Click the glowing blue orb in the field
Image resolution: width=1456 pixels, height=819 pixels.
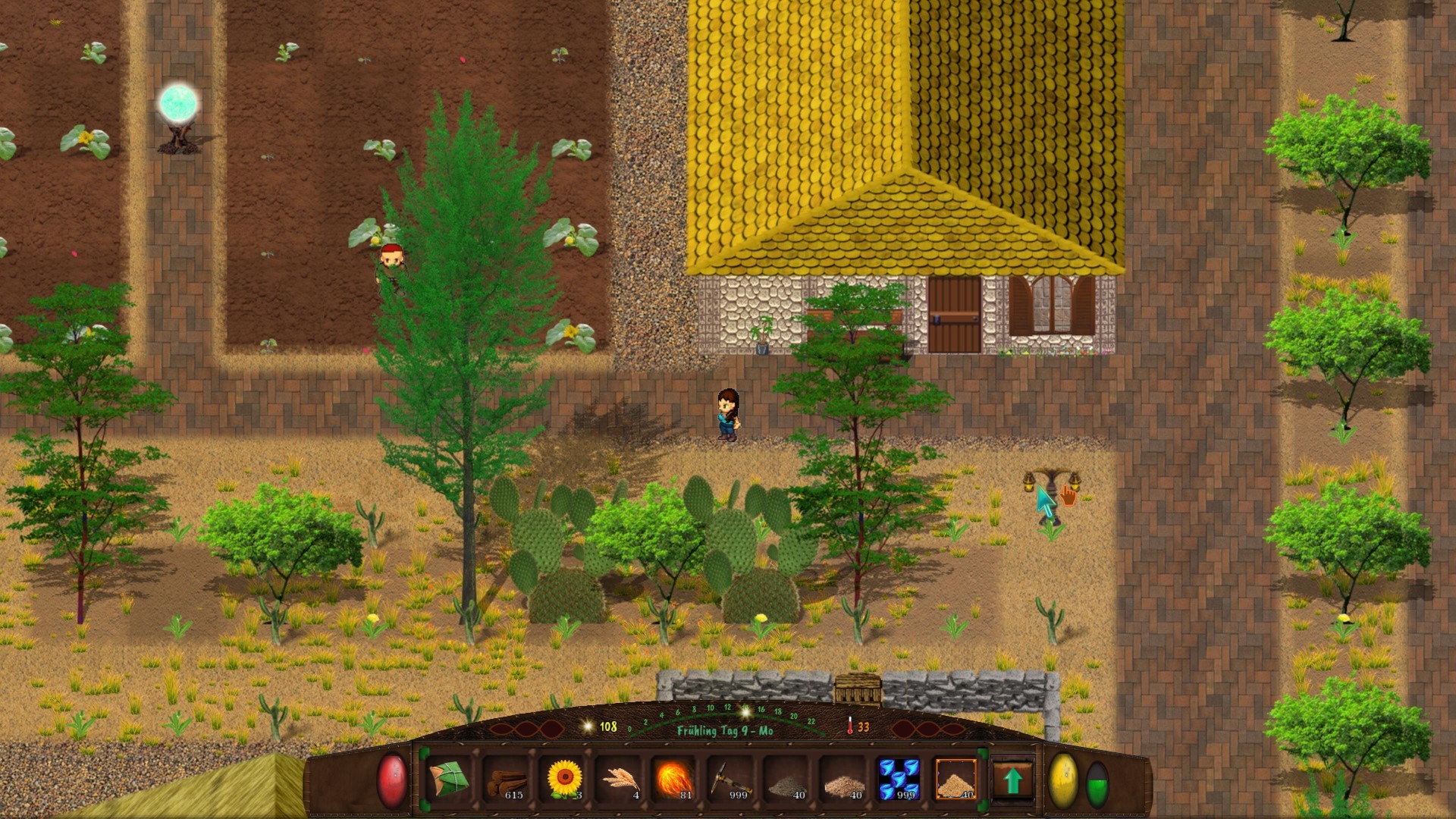tap(177, 102)
